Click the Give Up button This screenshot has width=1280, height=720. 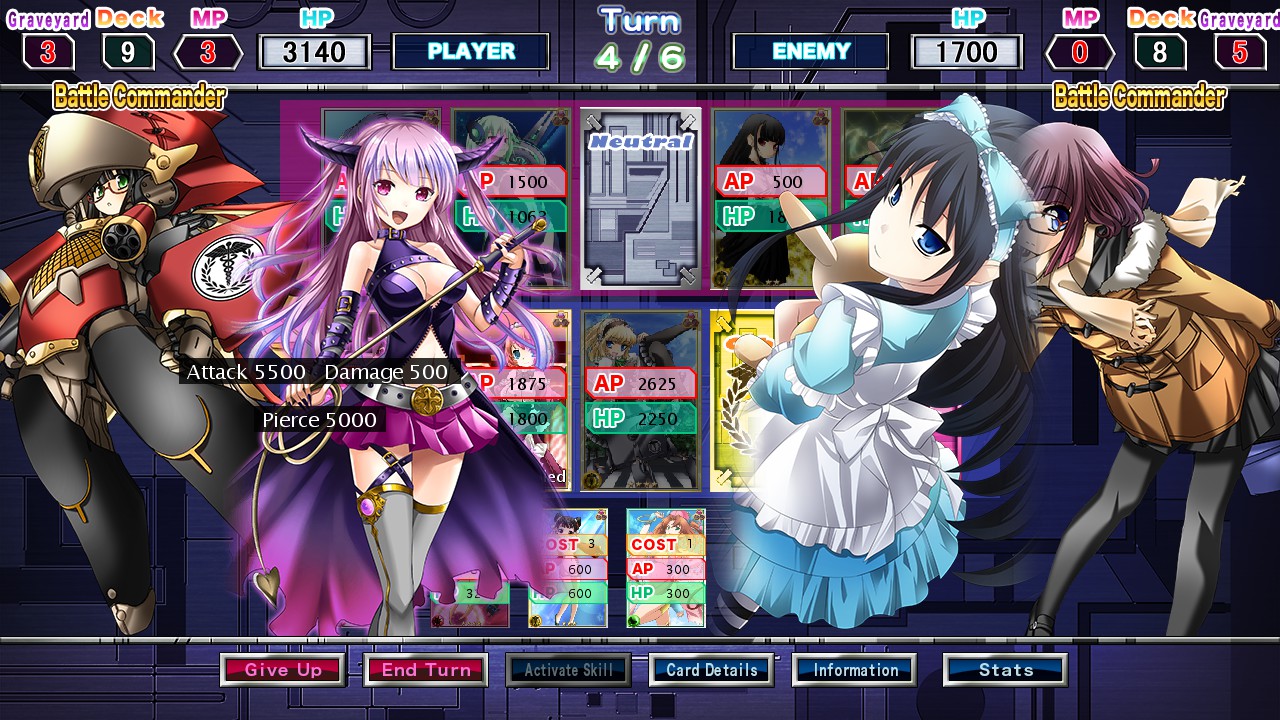tap(283, 670)
